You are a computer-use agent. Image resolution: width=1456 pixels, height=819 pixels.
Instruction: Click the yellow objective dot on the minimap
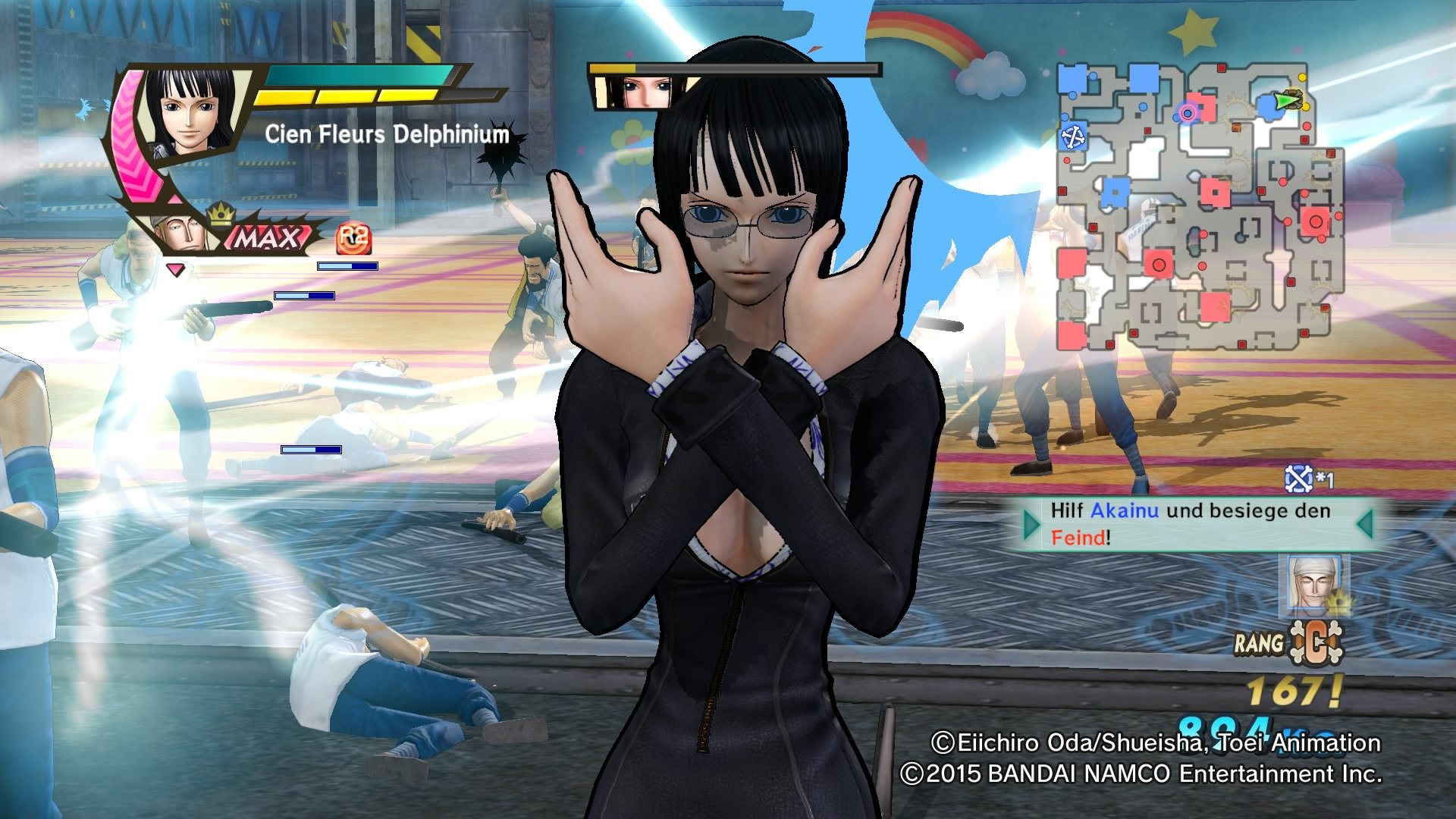tap(1302, 77)
